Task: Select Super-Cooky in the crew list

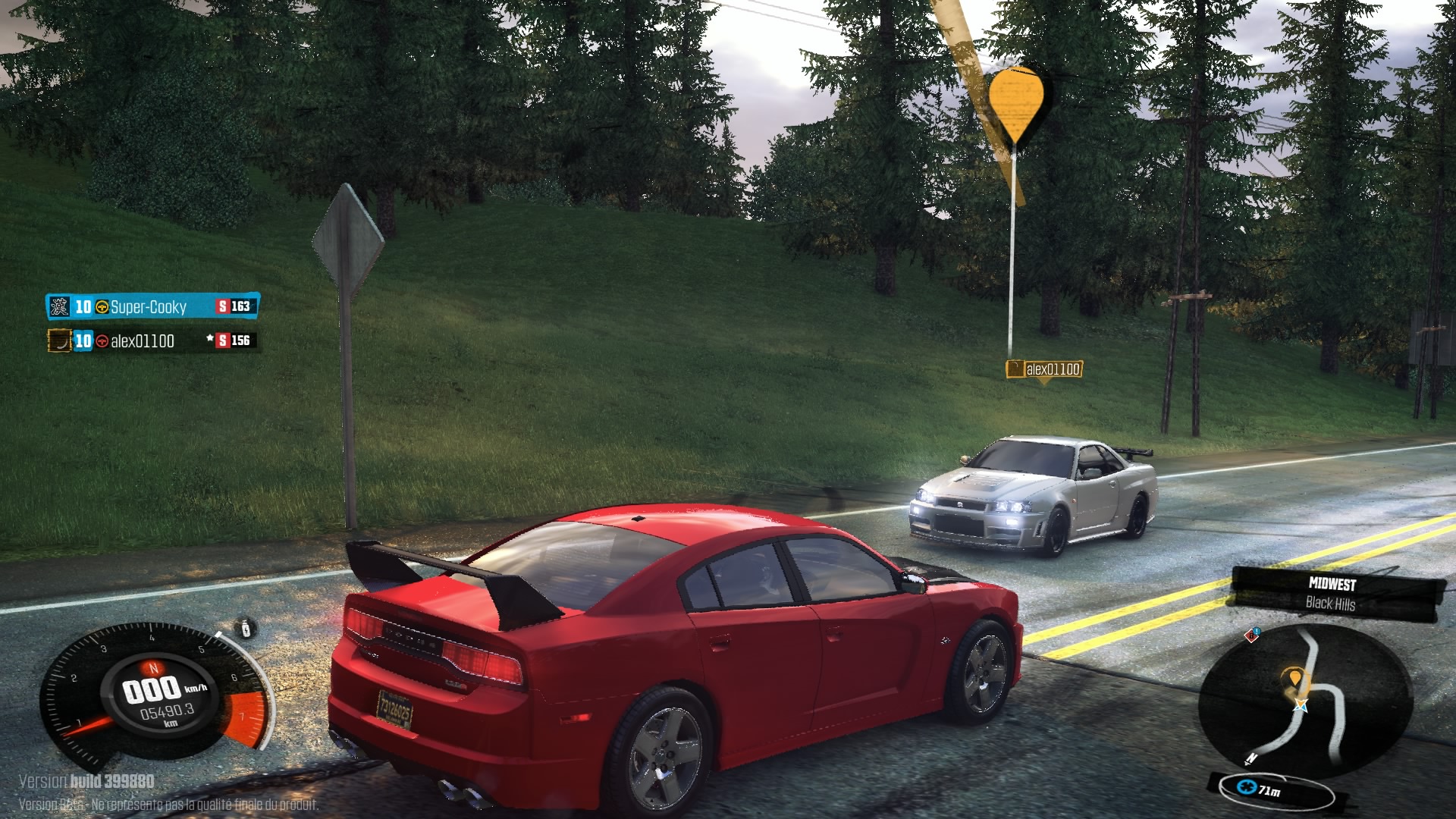Action: point(149,306)
